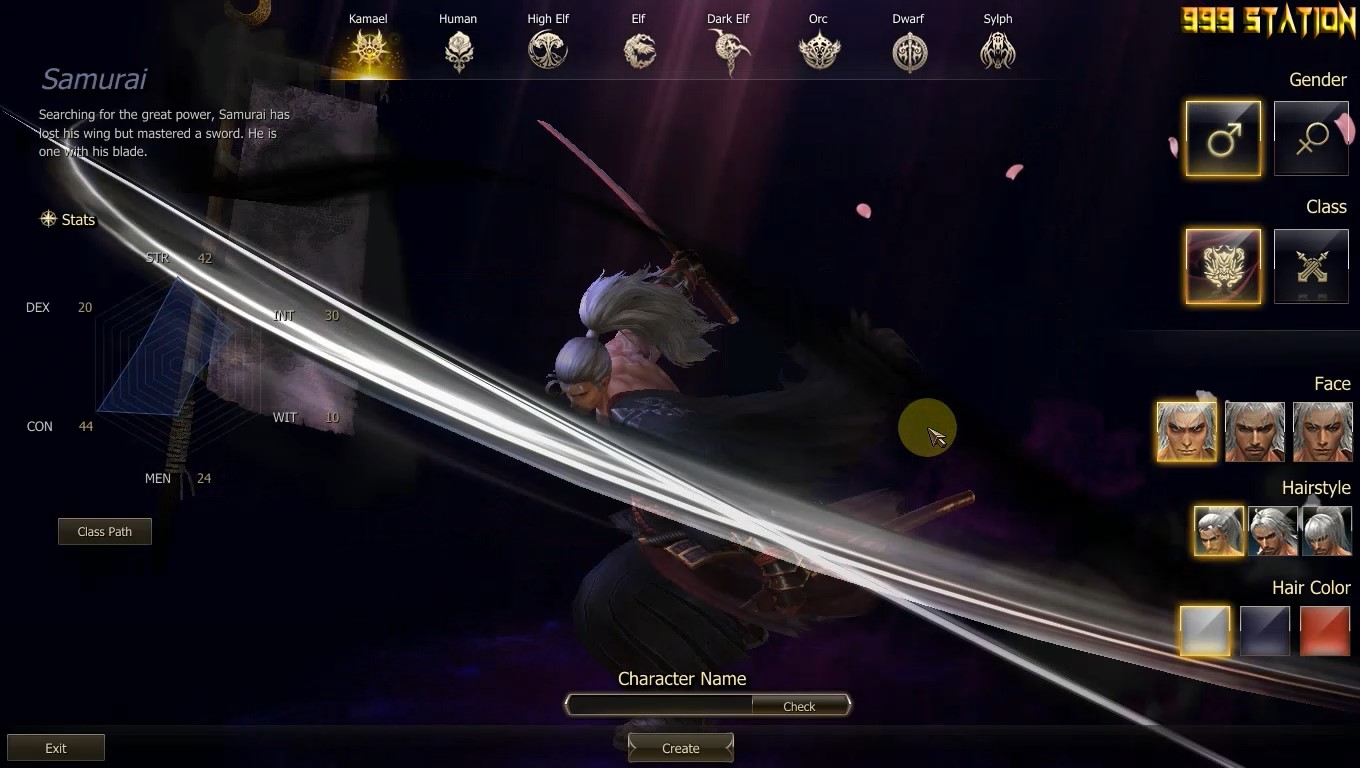The image size is (1360, 768).
Task: Switch to the Dwarf race
Action: tap(909, 49)
